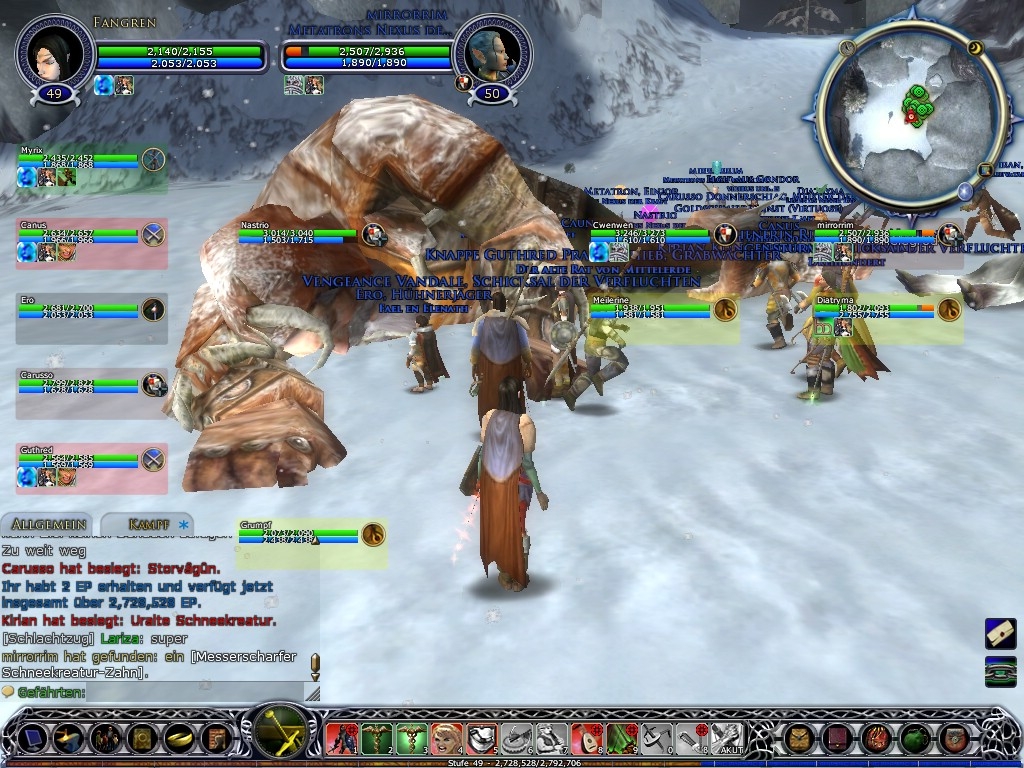Click the mirrorrim target portrait

click(493, 53)
